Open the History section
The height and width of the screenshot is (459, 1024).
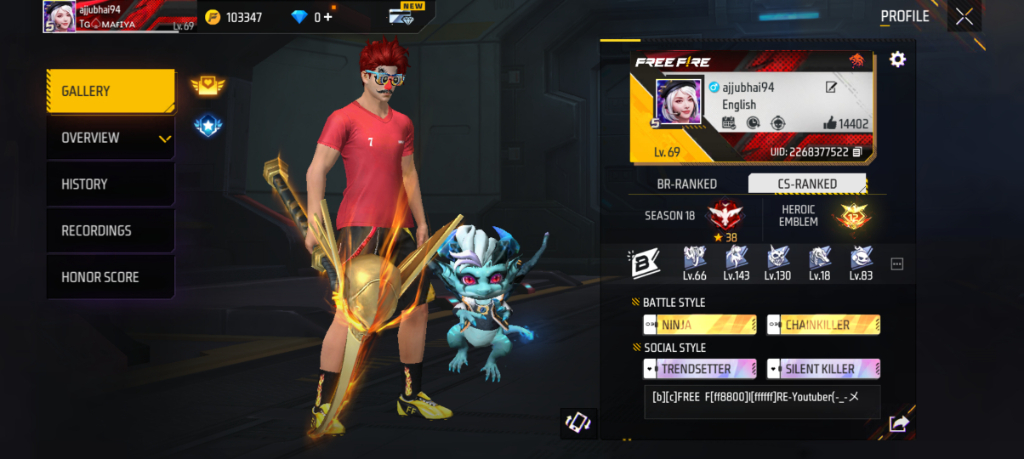click(x=110, y=184)
